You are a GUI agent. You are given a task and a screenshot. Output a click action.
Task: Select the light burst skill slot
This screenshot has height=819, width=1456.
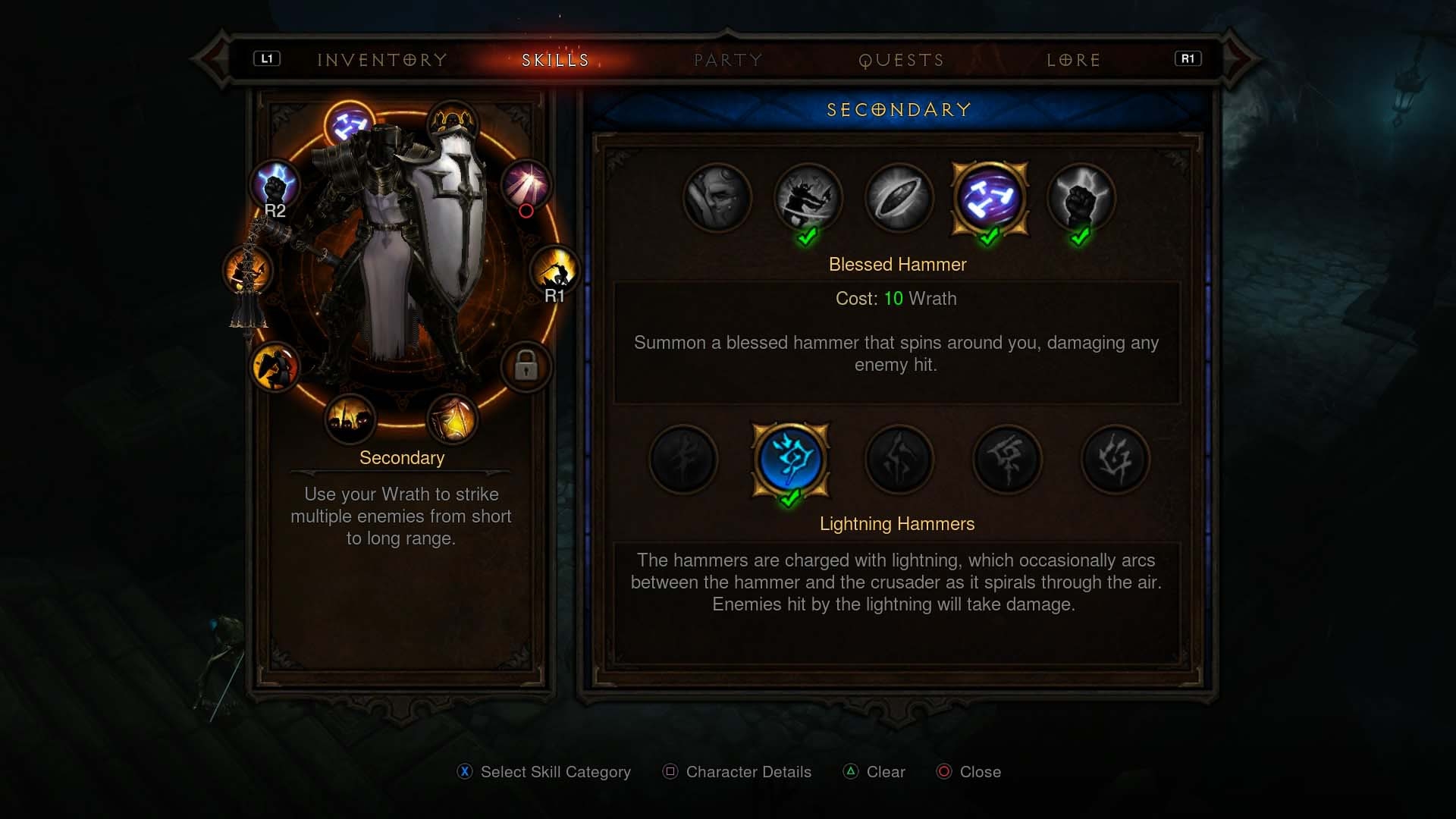[x=526, y=184]
